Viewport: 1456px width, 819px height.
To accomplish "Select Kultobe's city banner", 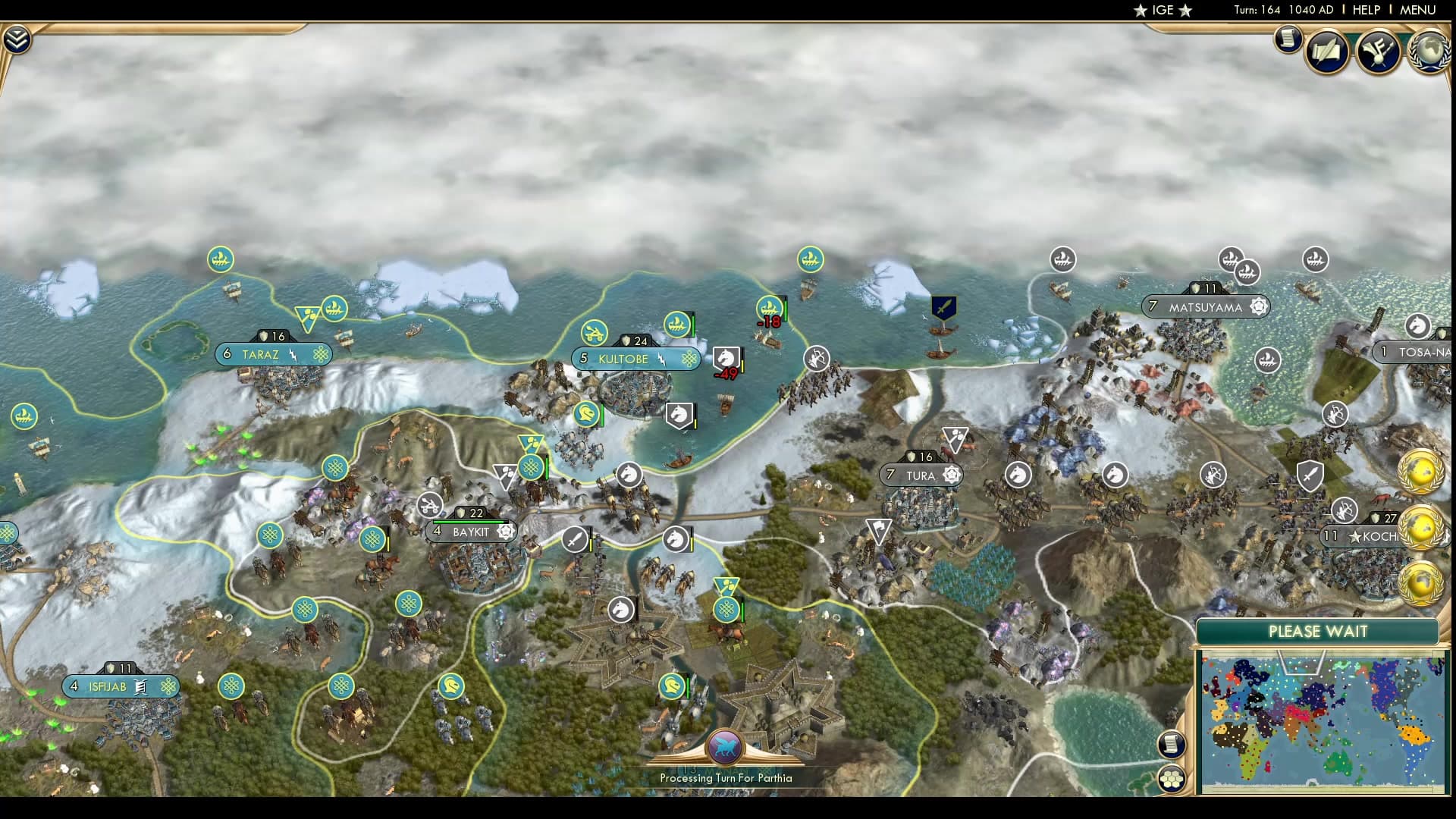I will (635, 359).
